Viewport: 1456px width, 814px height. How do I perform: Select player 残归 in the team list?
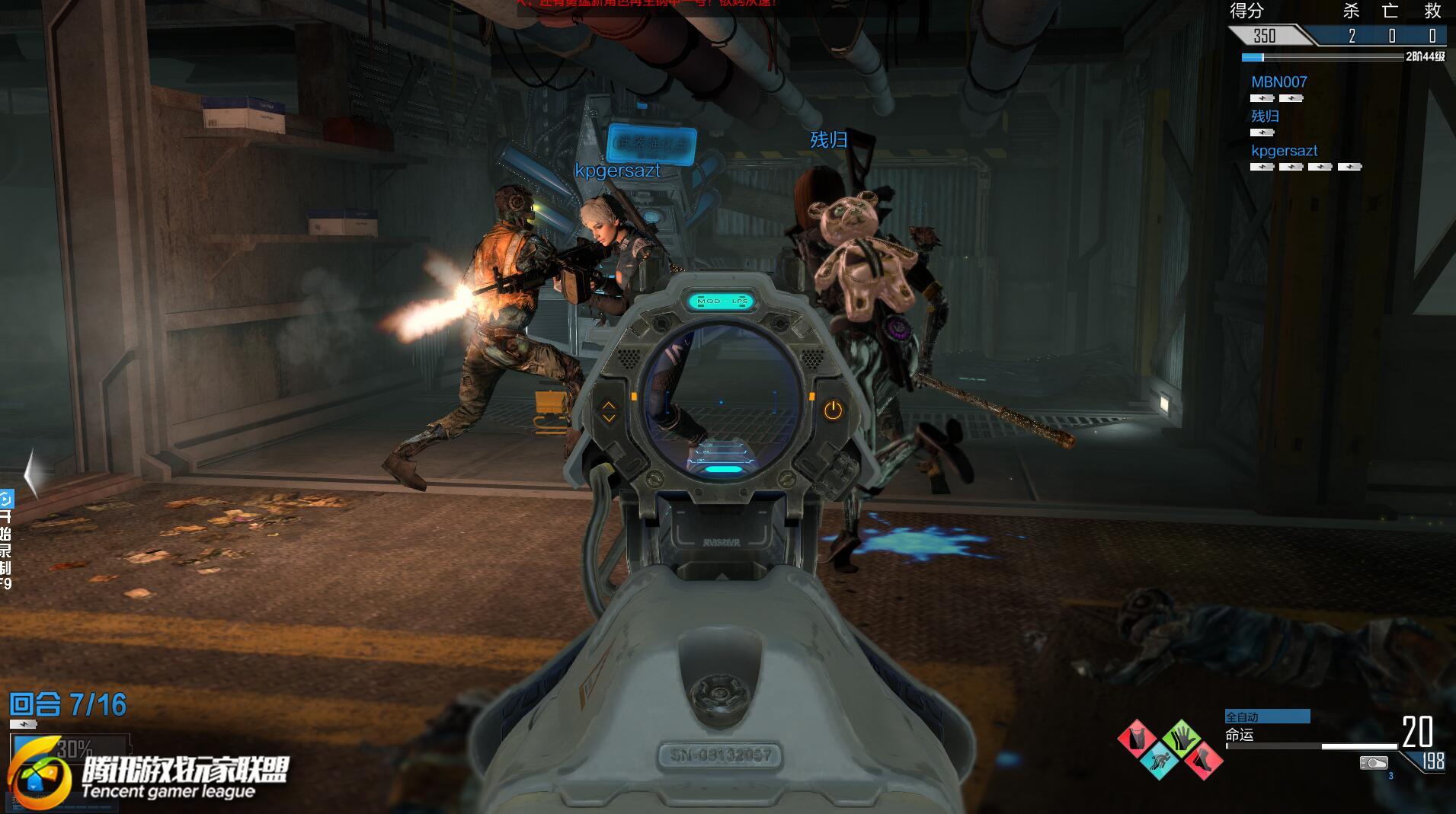tap(1265, 117)
